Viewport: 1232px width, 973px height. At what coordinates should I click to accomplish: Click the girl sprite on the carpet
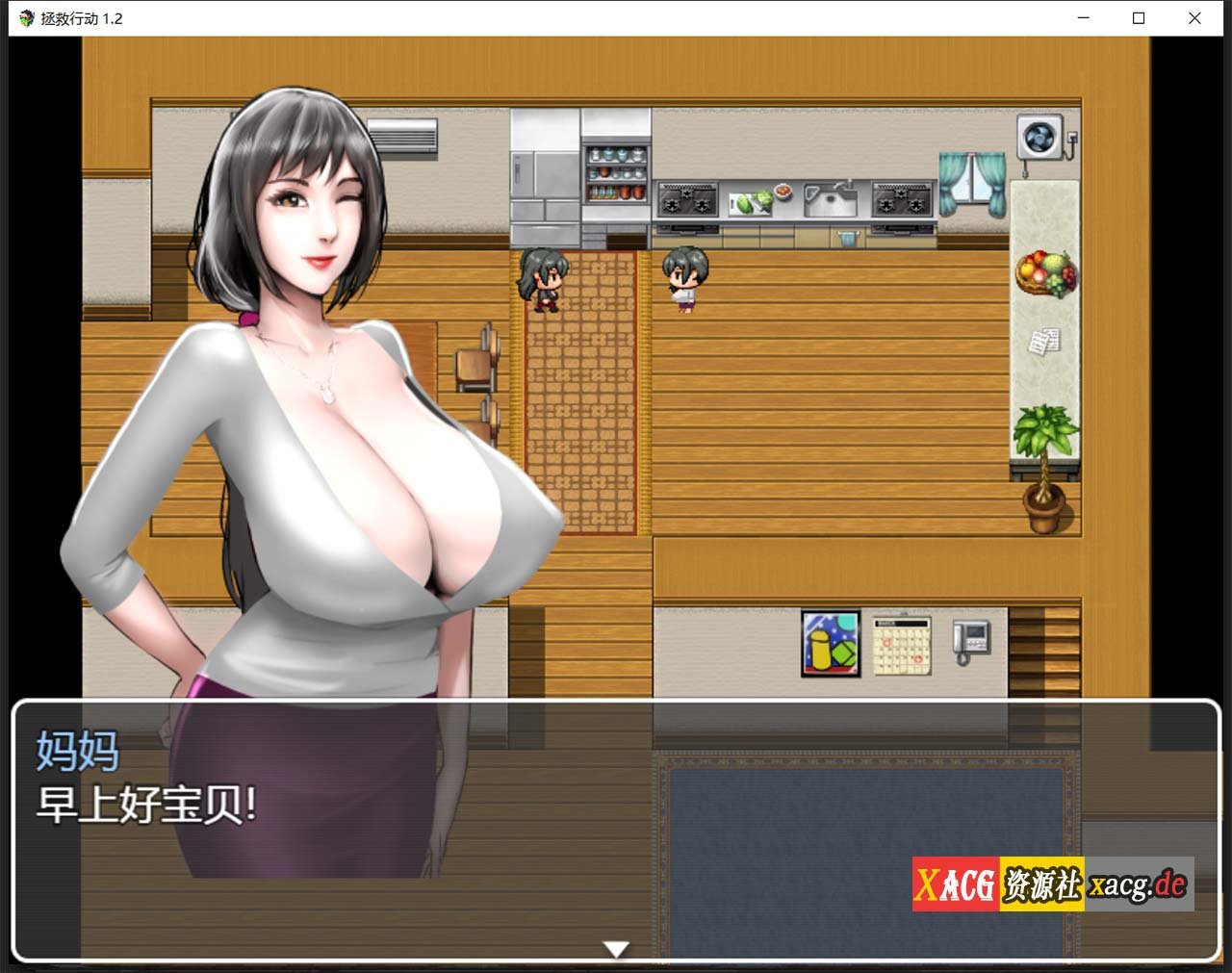544,279
